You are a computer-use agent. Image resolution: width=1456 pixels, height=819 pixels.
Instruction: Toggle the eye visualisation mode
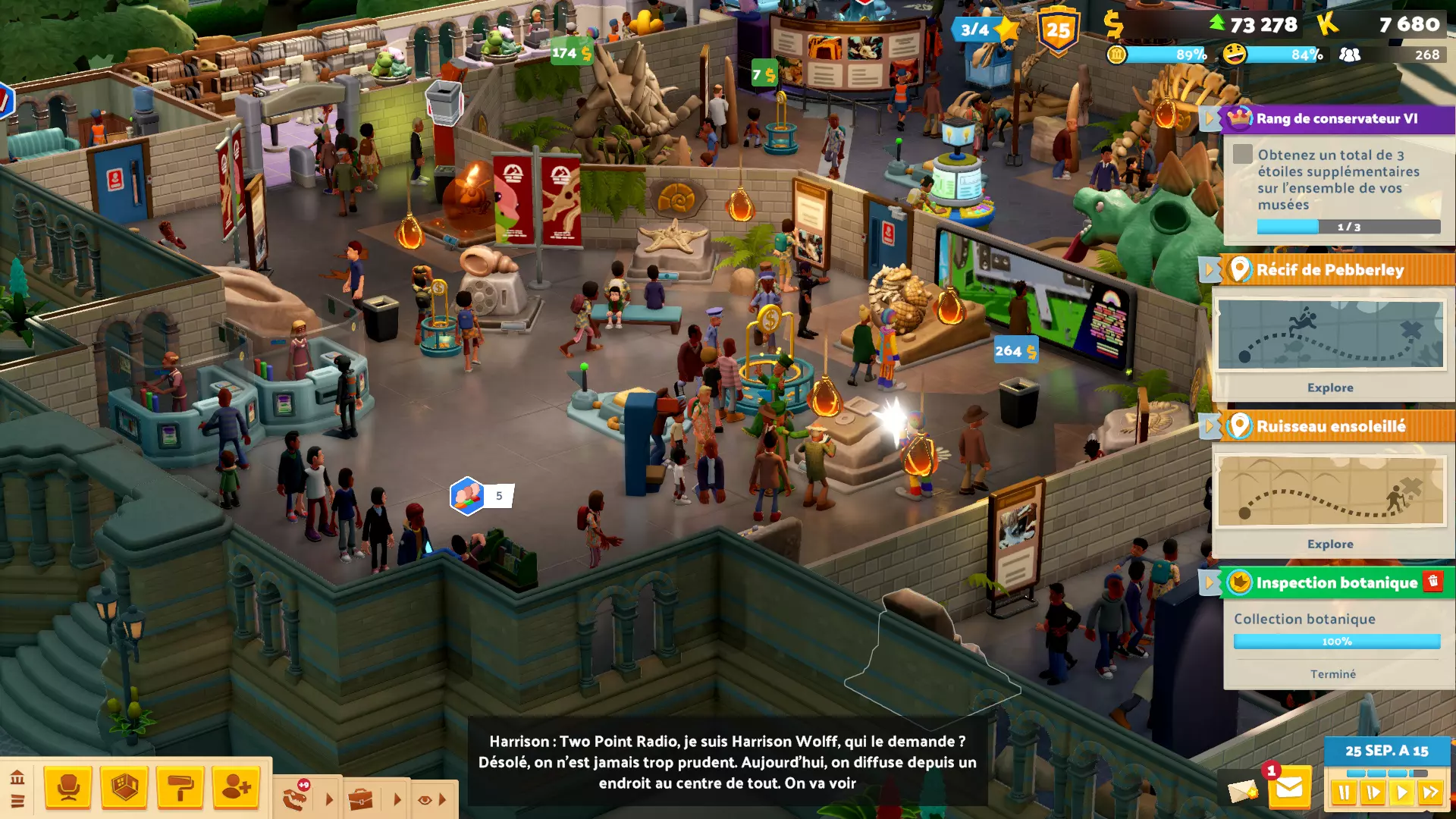tap(425, 799)
